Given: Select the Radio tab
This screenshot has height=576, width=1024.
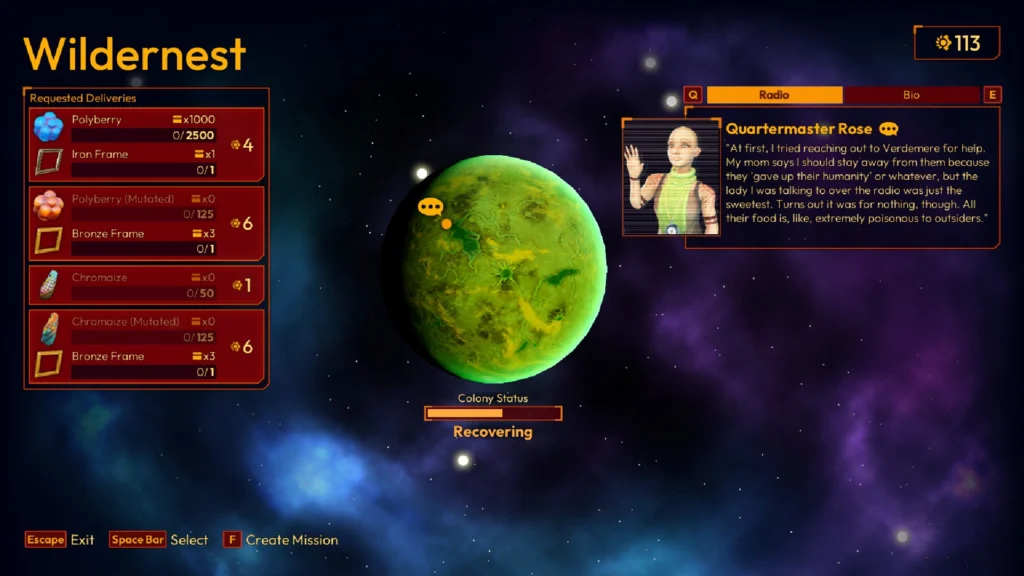Looking at the screenshot, I should pos(774,95).
